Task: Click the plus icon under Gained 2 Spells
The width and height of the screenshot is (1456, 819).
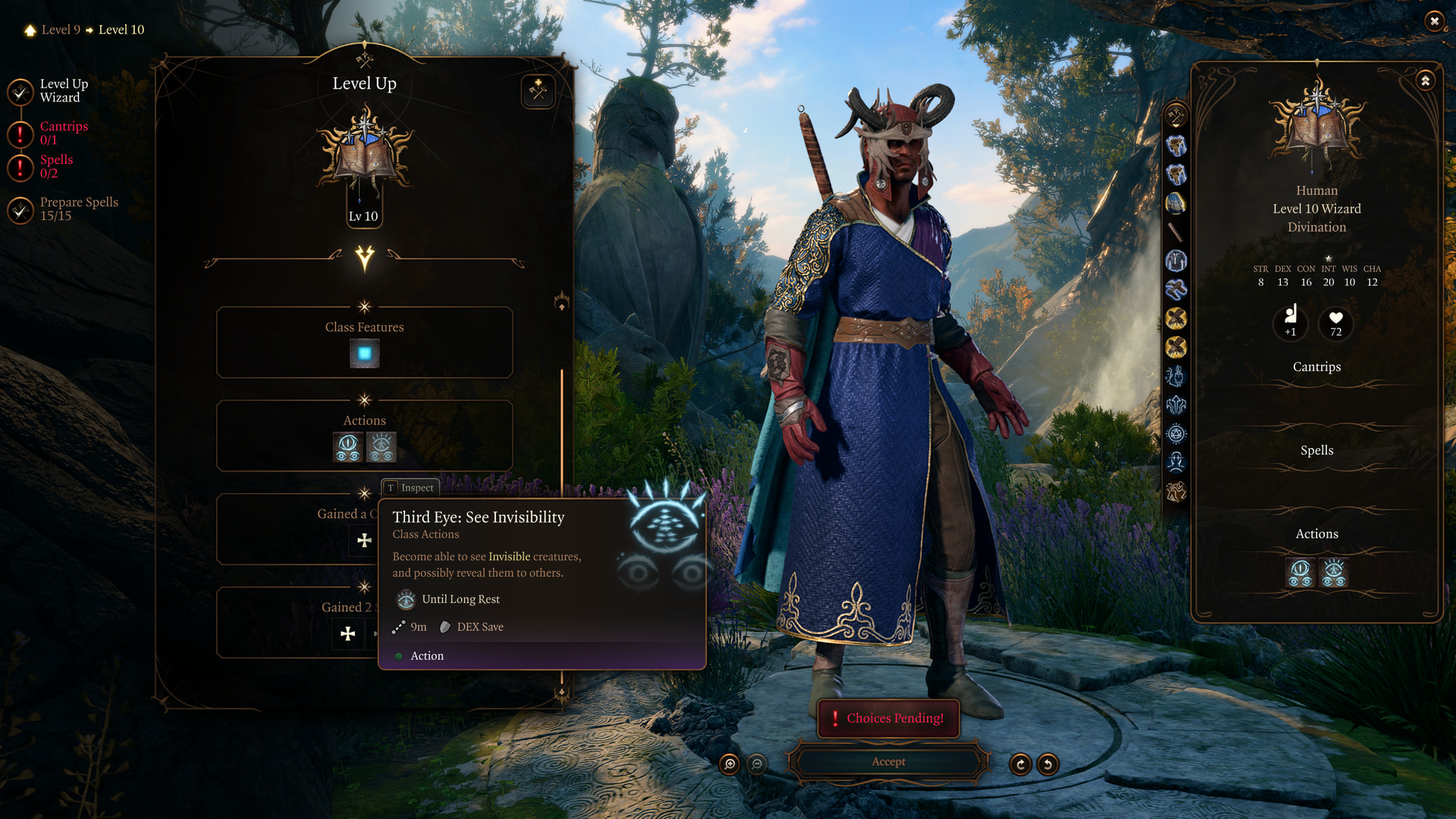Action: (x=348, y=634)
